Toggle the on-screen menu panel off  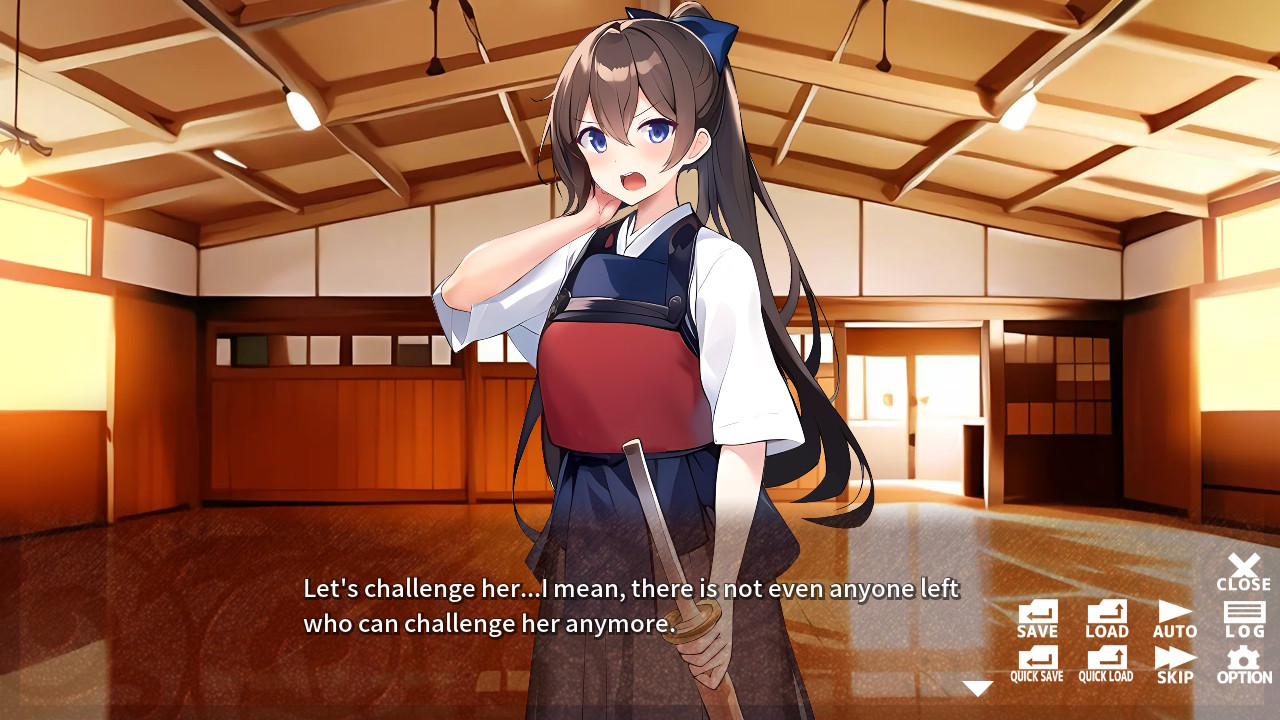click(x=1242, y=566)
